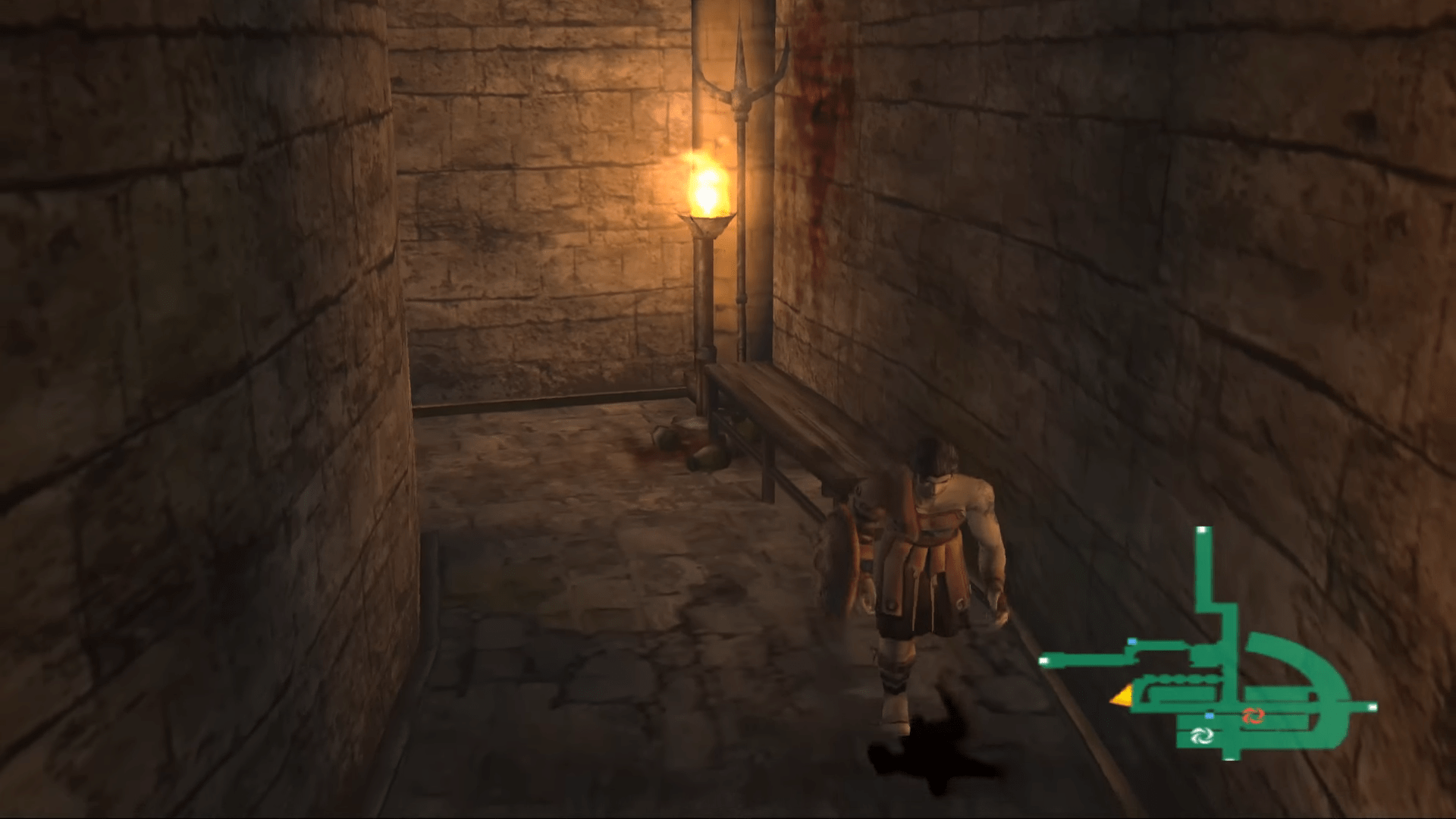Click the white exit marker on minimap's left edge
The width and height of the screenshot is (1456, 819).
1044,661
